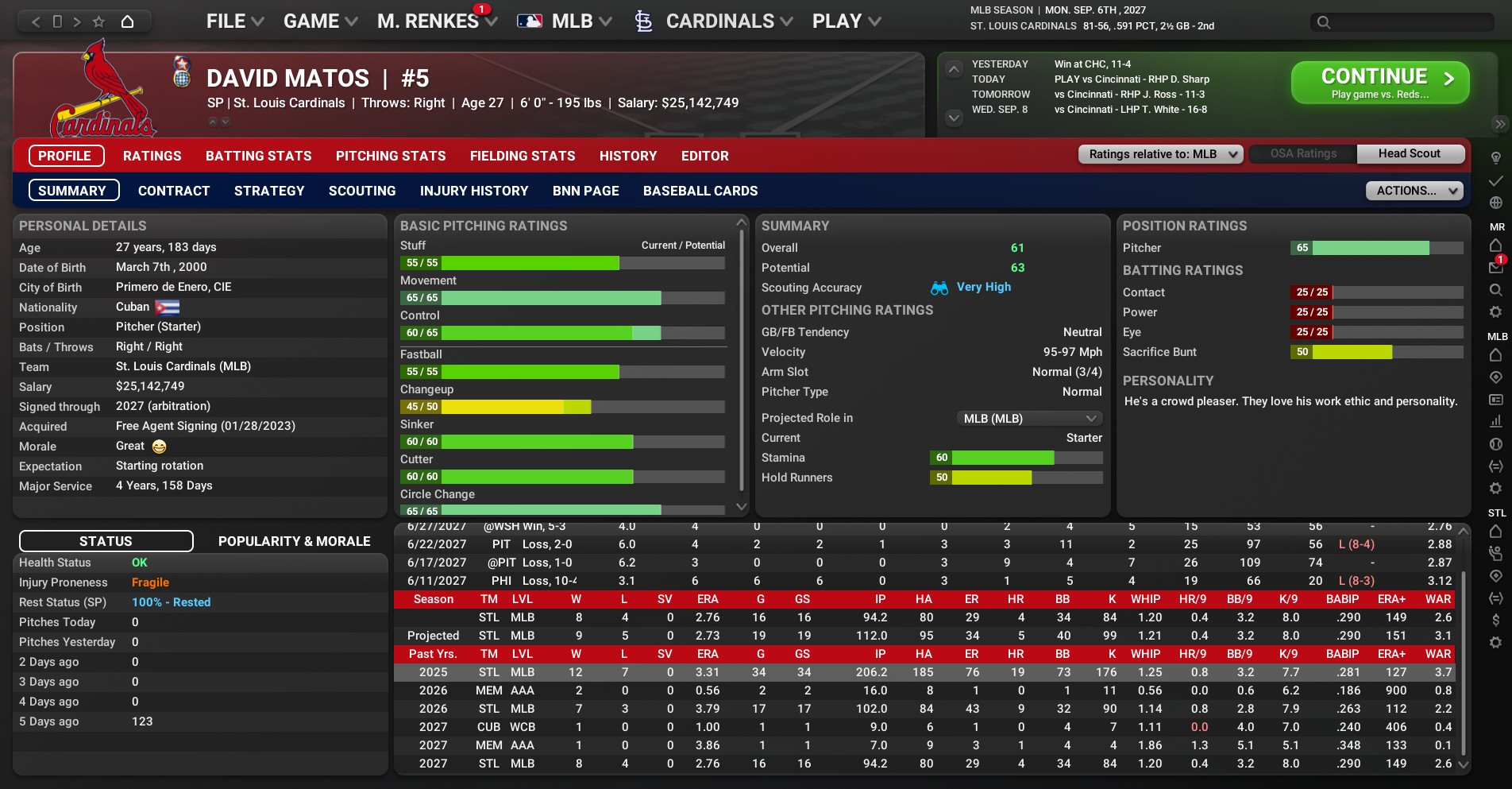Open the Baseball Cards sub-tab
Viewport: 1512px width, 789px height.
tap(700, 191)
